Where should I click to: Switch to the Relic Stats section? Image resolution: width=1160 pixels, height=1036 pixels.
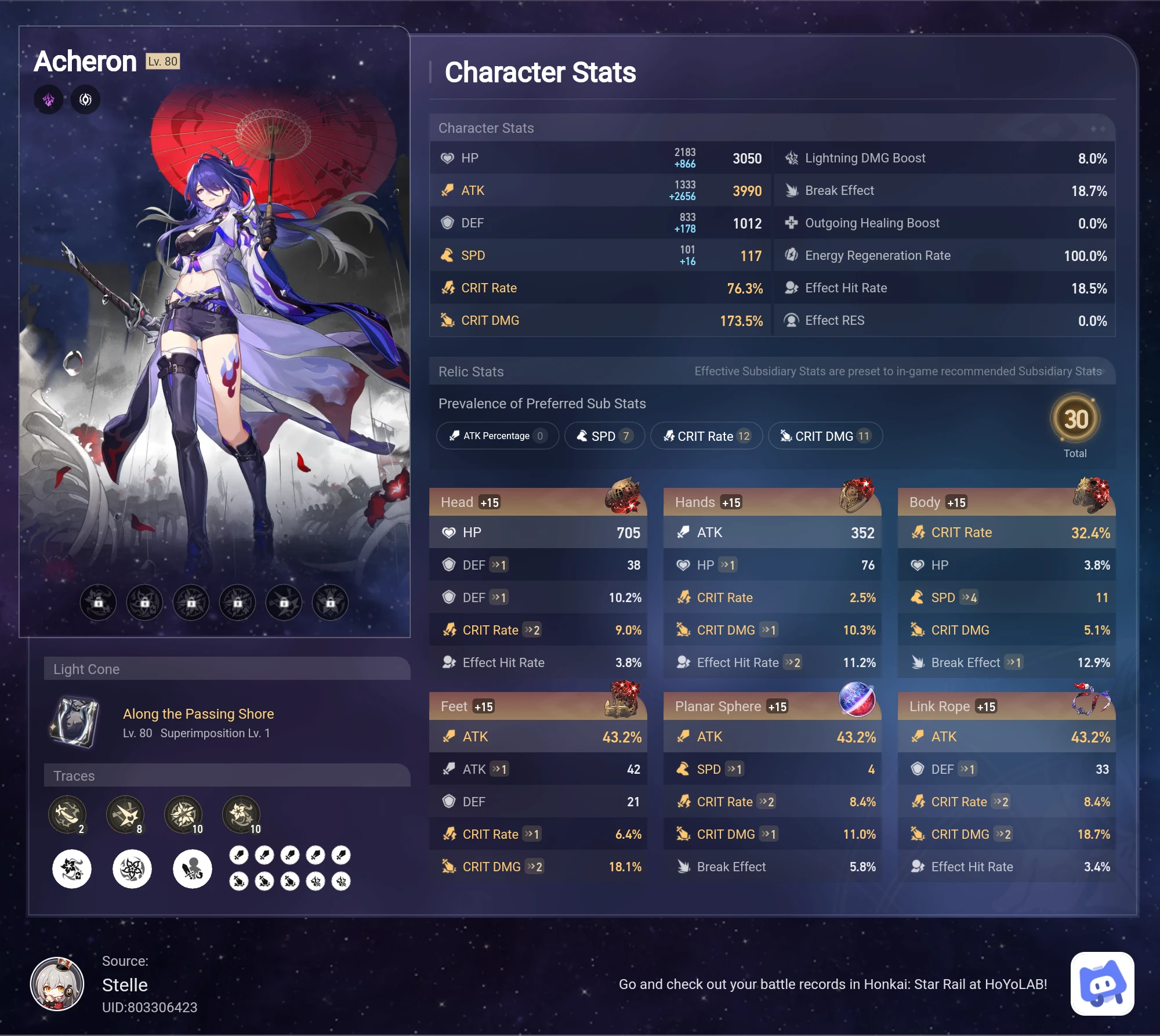tap(471, 371)
